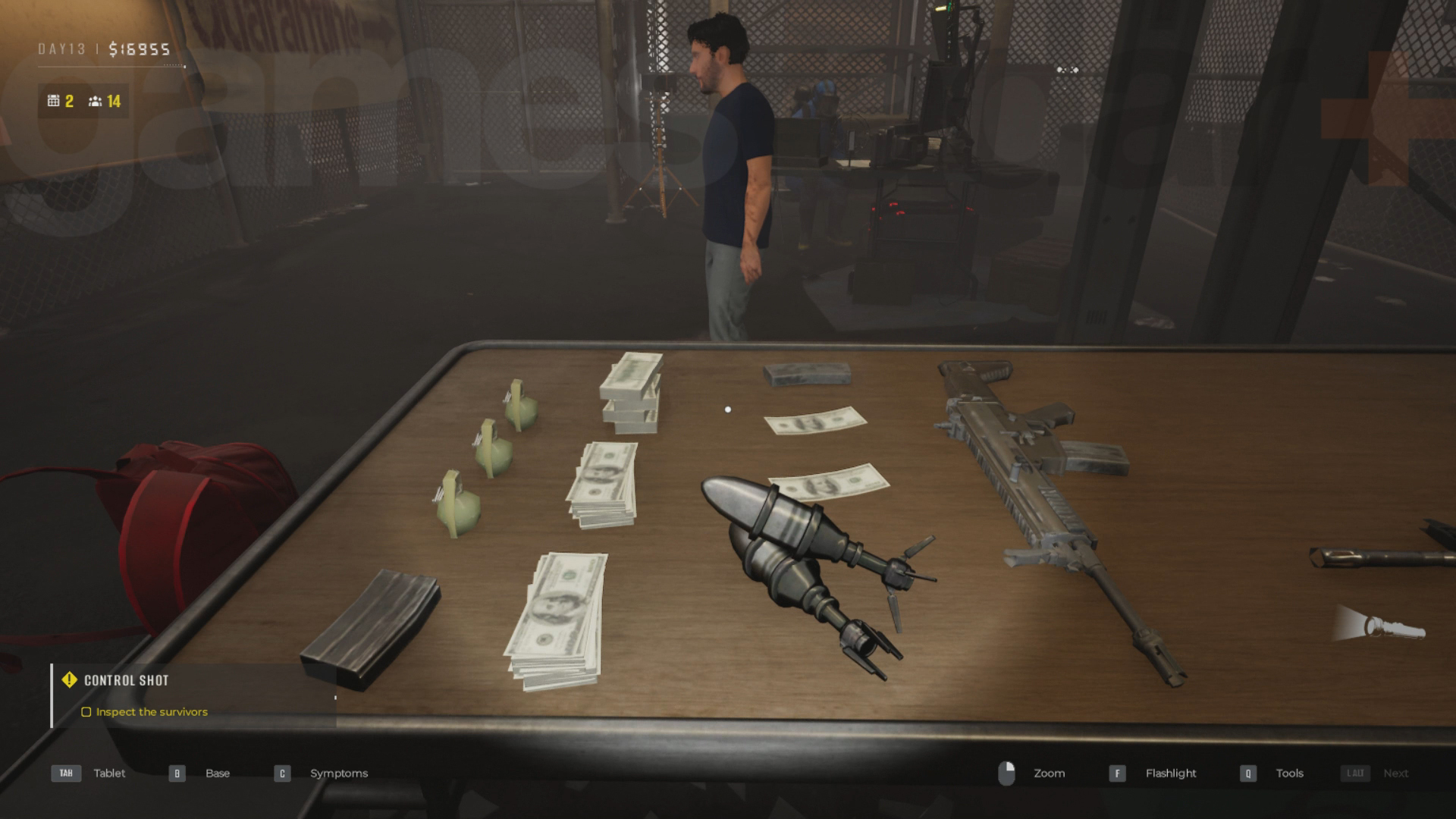Viewport: 1456px width, 819px height.
Task: Click the Base label
Action: pyautogui.click(x=218, y=773)
